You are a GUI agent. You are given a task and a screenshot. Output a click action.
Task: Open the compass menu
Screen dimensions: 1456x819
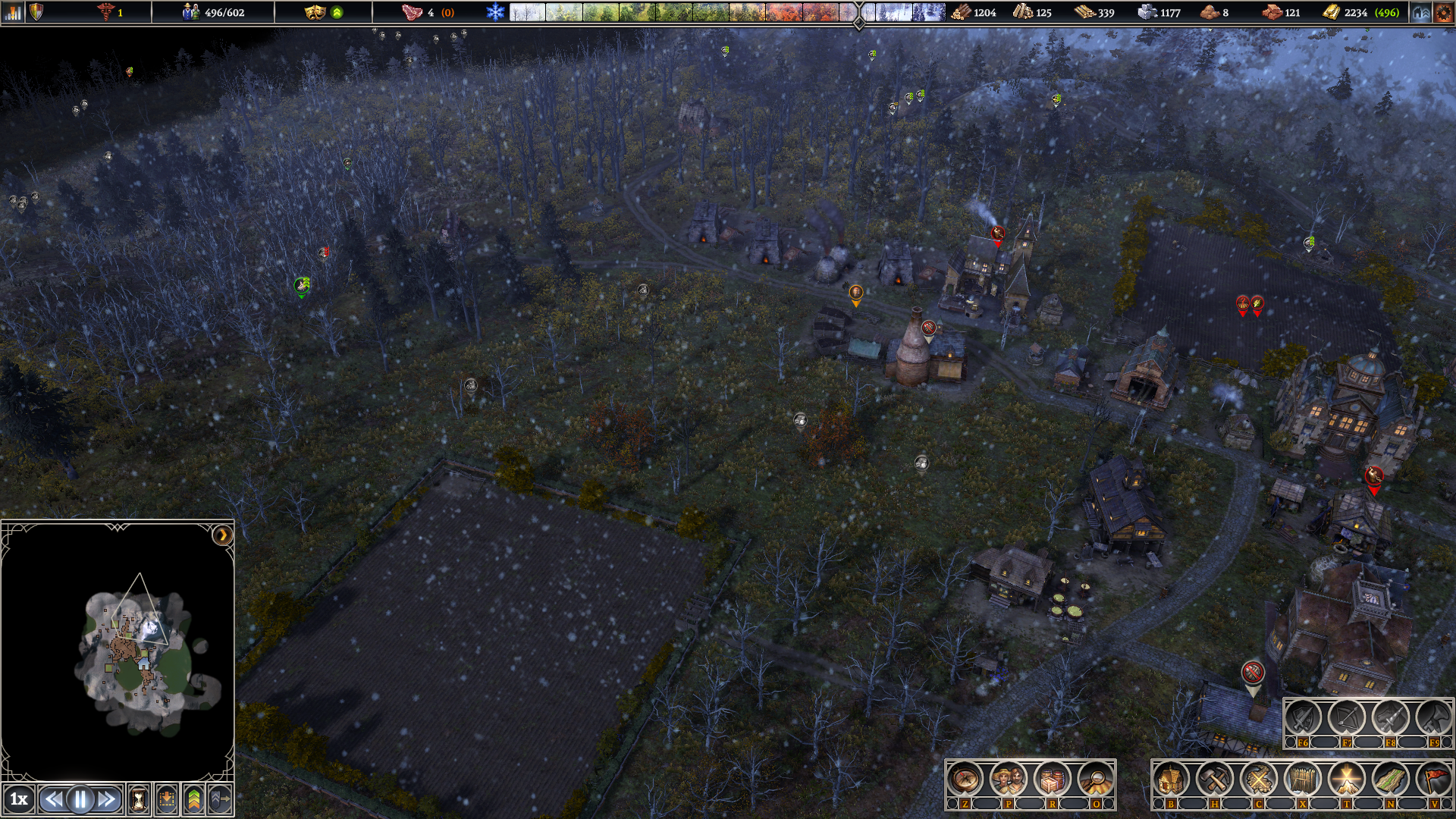(965, 778)
